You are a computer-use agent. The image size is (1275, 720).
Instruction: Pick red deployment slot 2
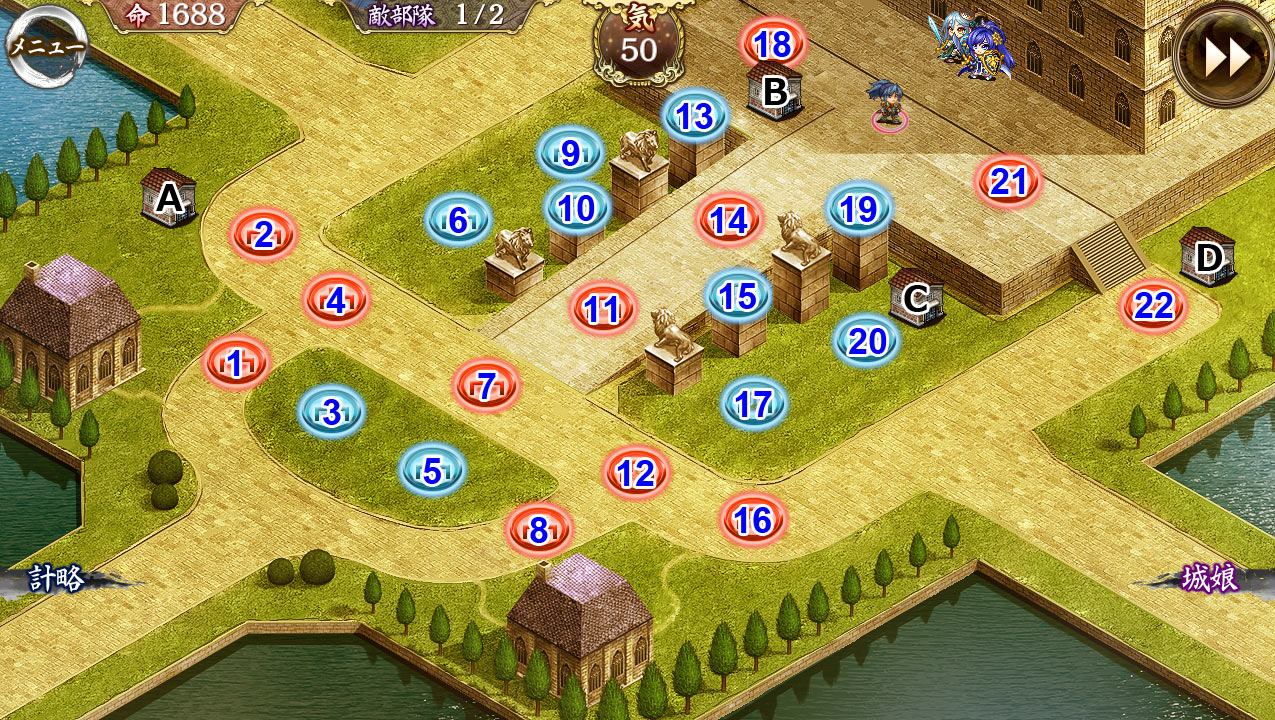pos(263,235)
